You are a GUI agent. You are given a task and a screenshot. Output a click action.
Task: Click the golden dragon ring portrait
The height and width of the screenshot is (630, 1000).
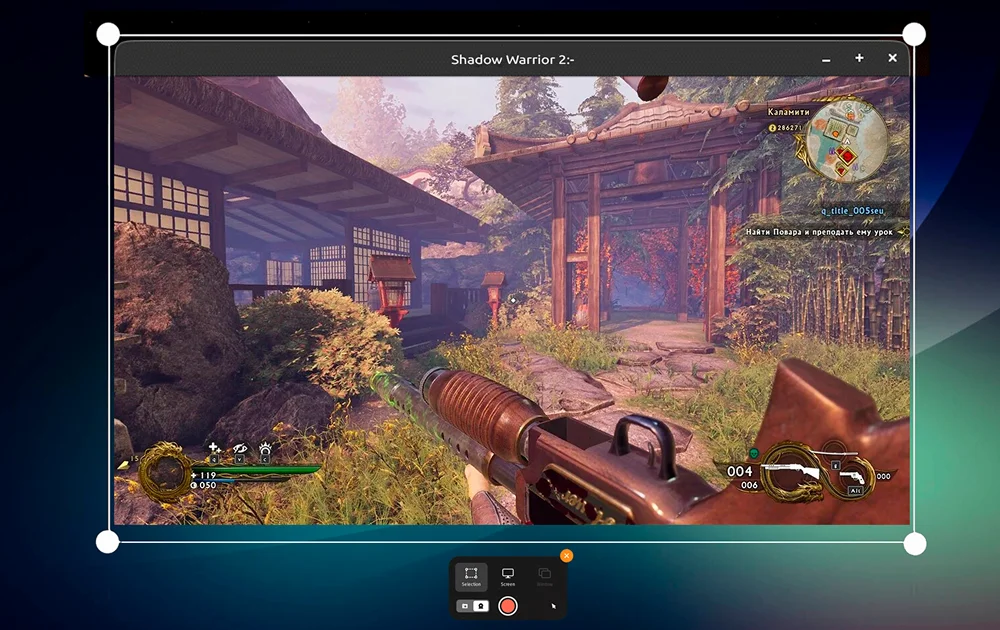164,472
